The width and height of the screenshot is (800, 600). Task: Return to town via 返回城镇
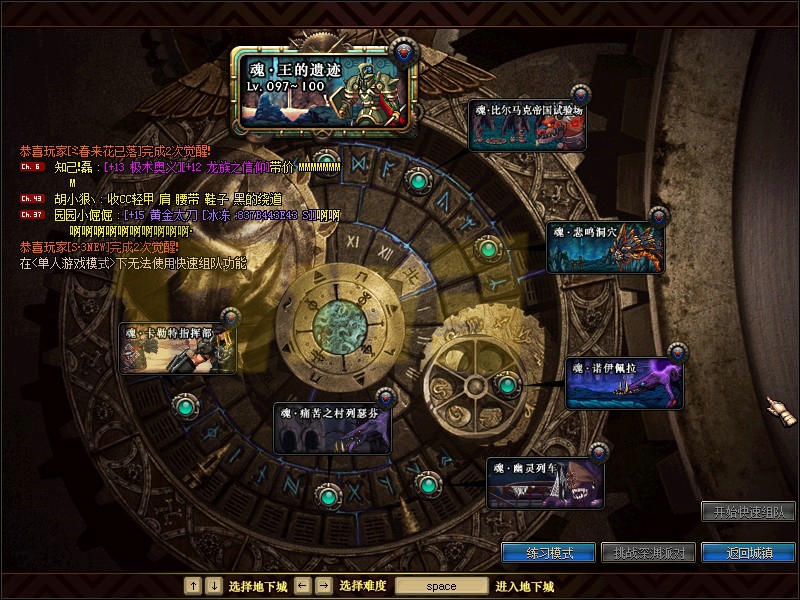click(x=748, y=553)
